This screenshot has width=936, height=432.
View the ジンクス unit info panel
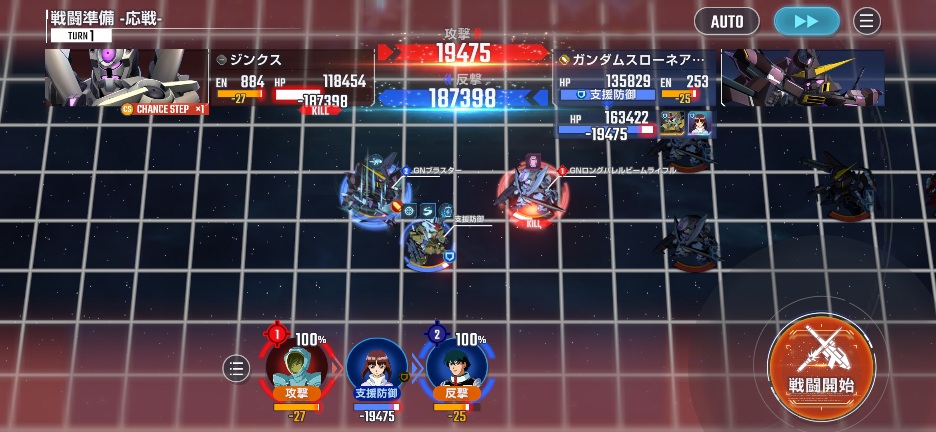[x=290, y=78]
